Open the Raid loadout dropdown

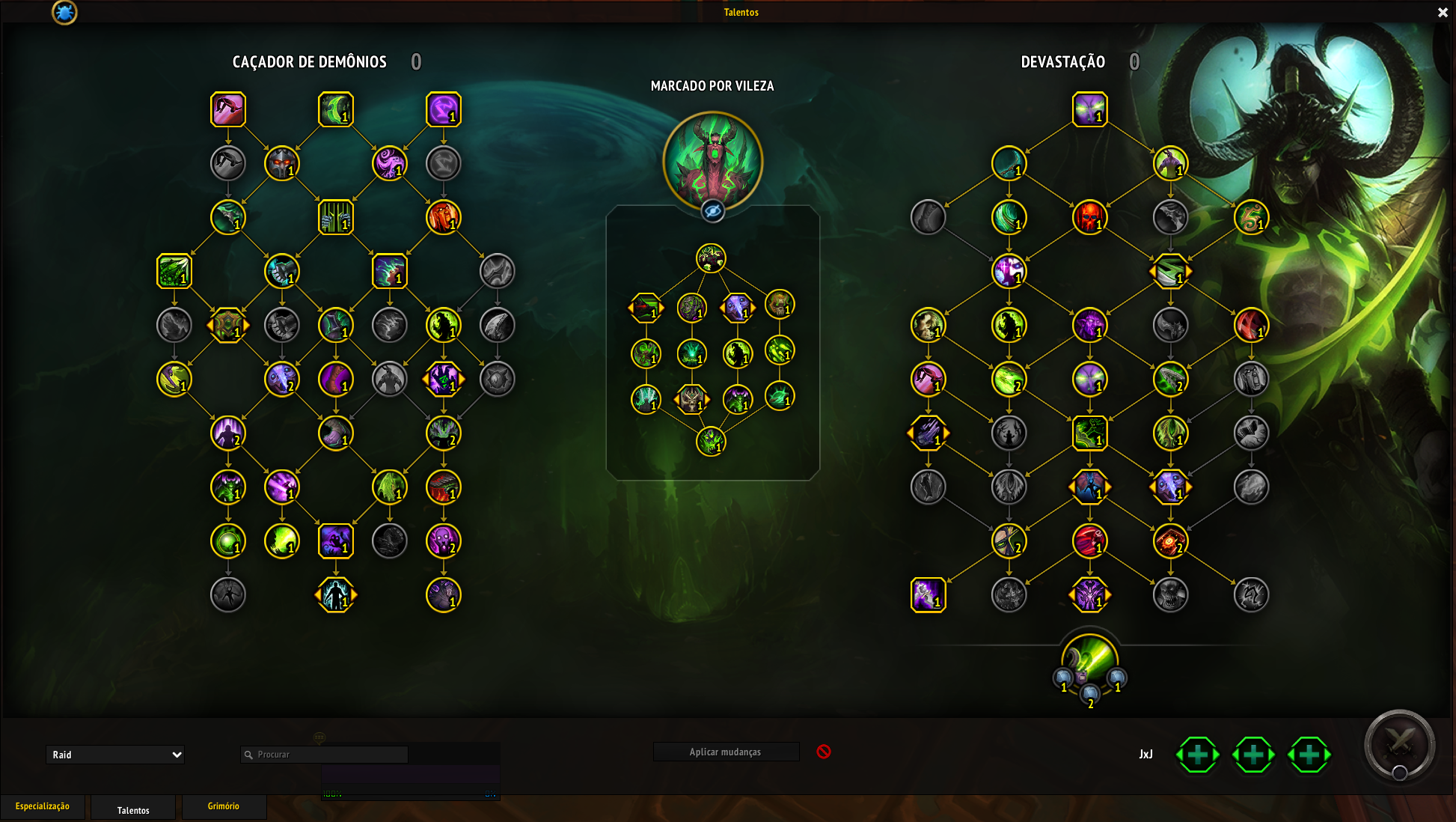[x=115, y=755]
